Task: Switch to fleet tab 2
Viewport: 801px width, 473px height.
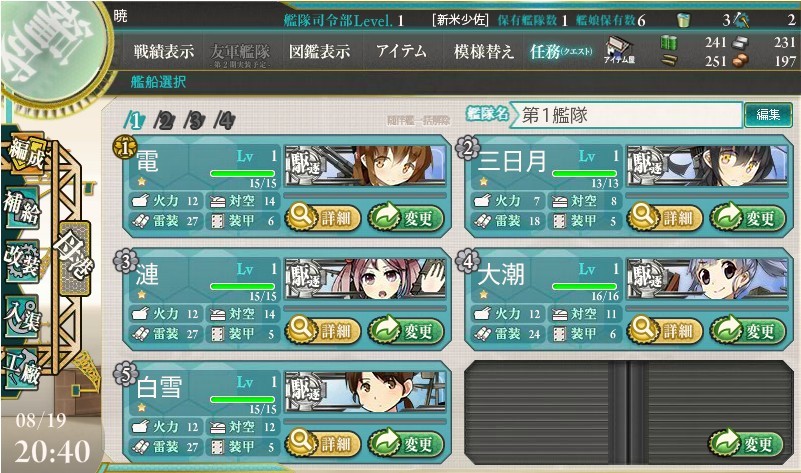Action: [166, 122]
